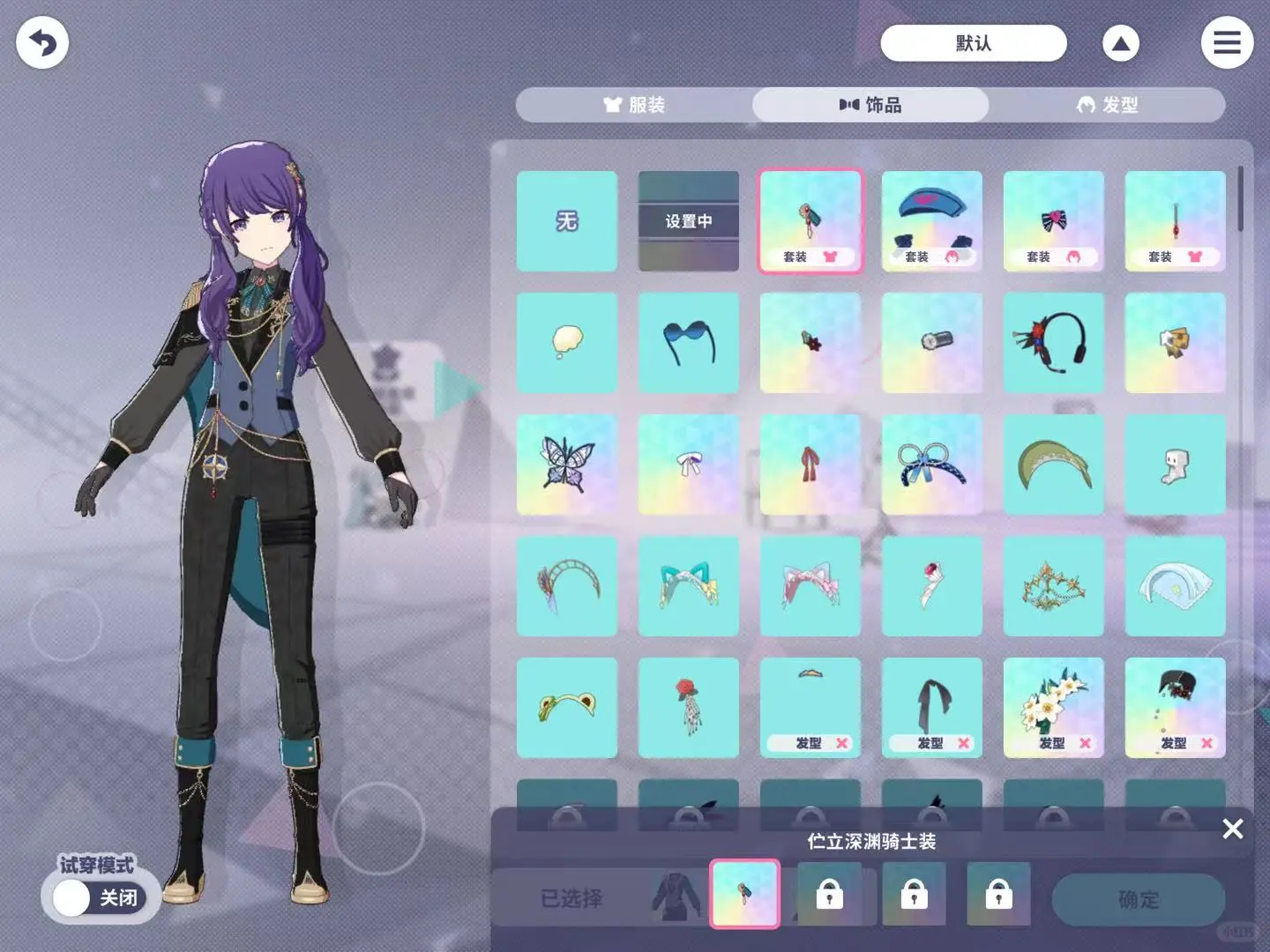Go back with the return arrow
This screenshot has width=1270, height=952.
pos(42,42)
